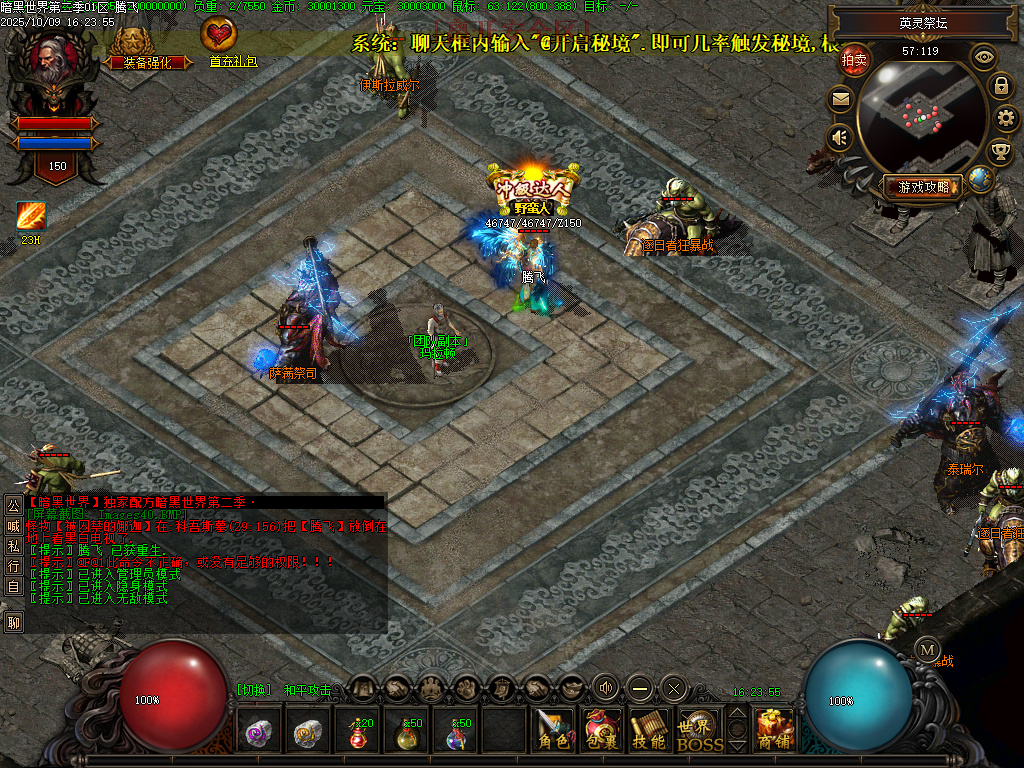The width and height of the screenshot is (1024, 768).
Task: Open the 装备强化 equipment enhancement panel
Action: pos(139,49)
